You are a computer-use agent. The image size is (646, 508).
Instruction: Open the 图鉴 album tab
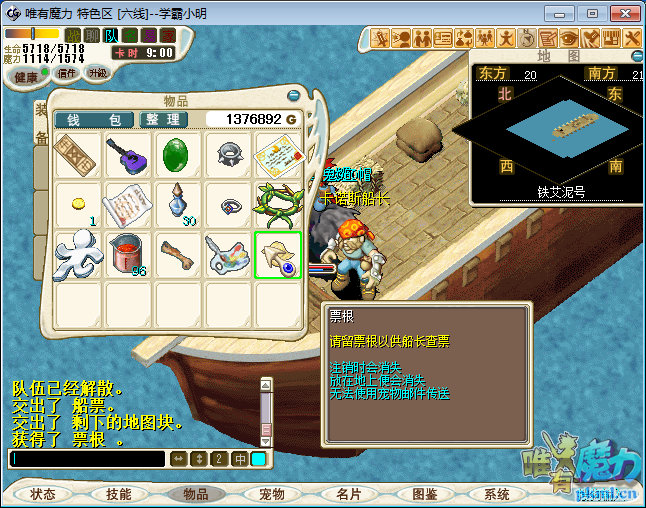click(425, 494)
